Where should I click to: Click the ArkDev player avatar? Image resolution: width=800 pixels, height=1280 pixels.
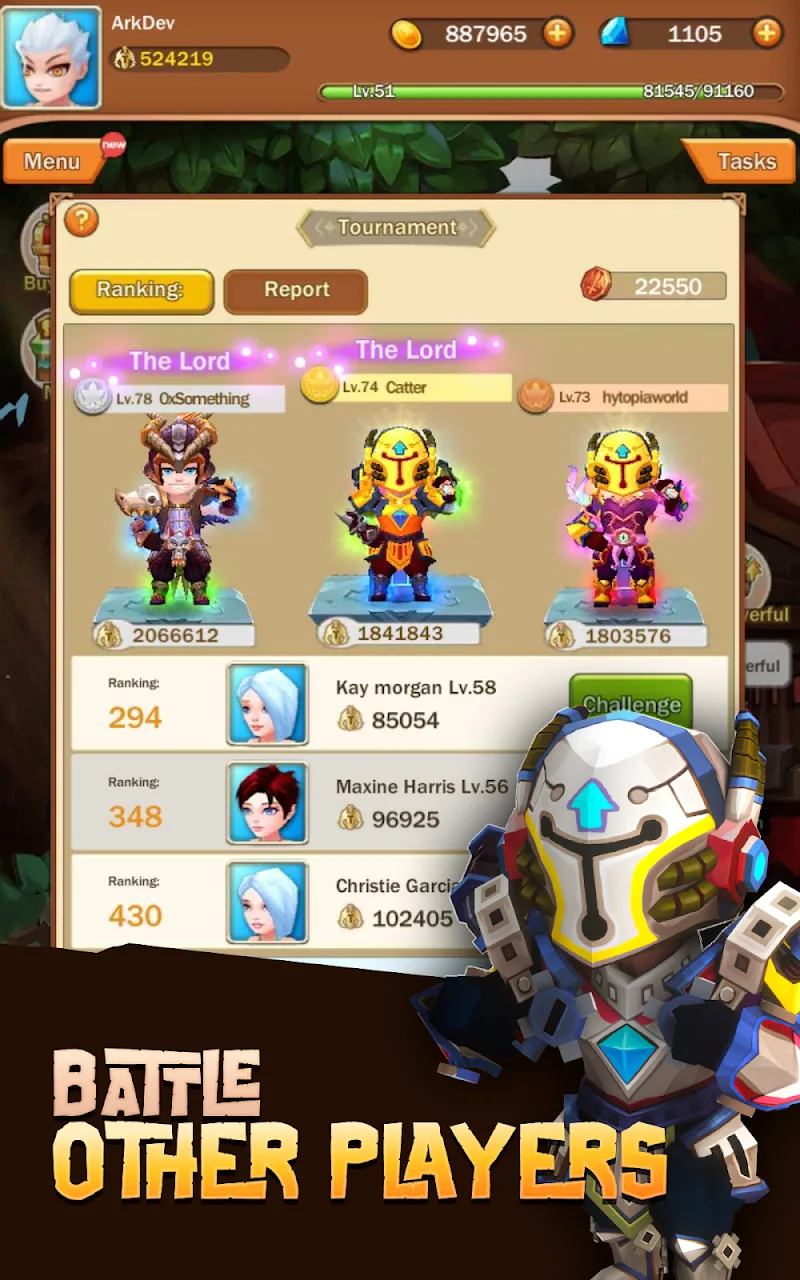[52, 58]
